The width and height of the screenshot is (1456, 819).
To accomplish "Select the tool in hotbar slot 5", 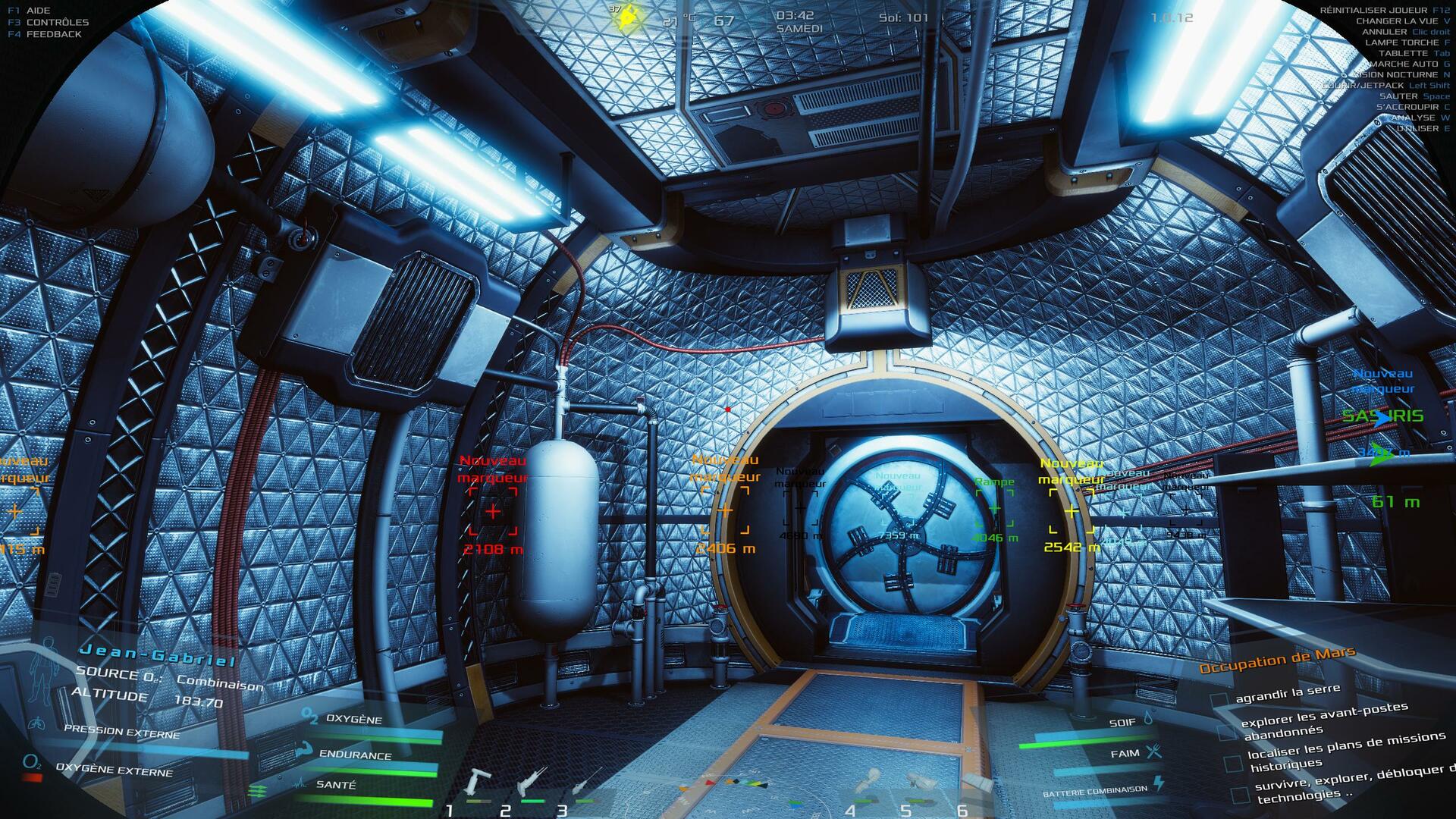I will point(921,784).
